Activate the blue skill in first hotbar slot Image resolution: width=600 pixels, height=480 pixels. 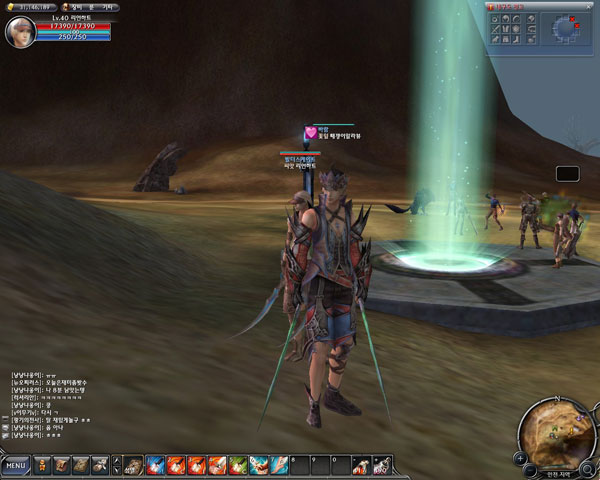(155, 465)
